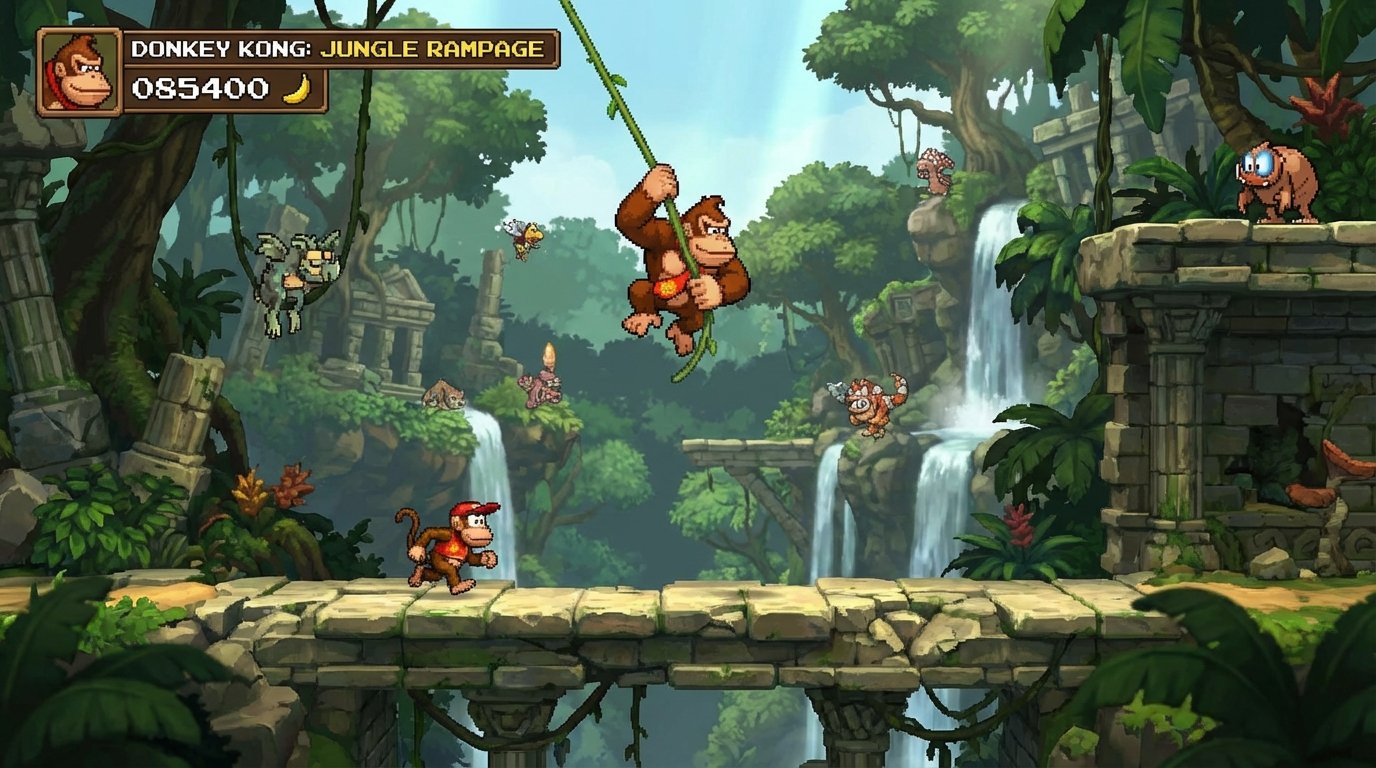Click the pink creature on the mossy ledge
The width and height of the screenshot is (1376, 768).
click(540, 390)
